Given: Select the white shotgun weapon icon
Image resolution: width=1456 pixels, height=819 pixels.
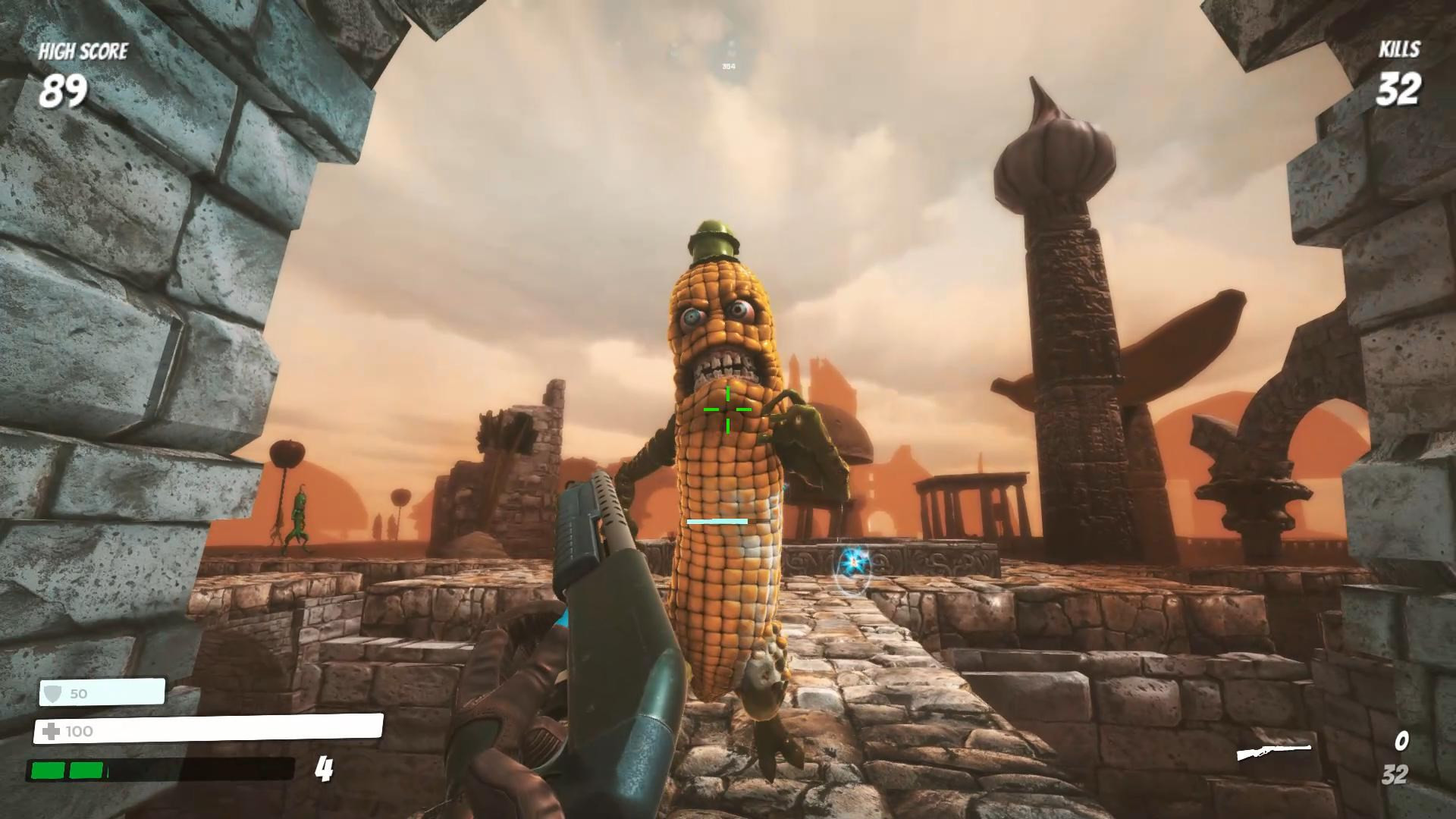Looking at the screenshot, I should coord(1274,752).
